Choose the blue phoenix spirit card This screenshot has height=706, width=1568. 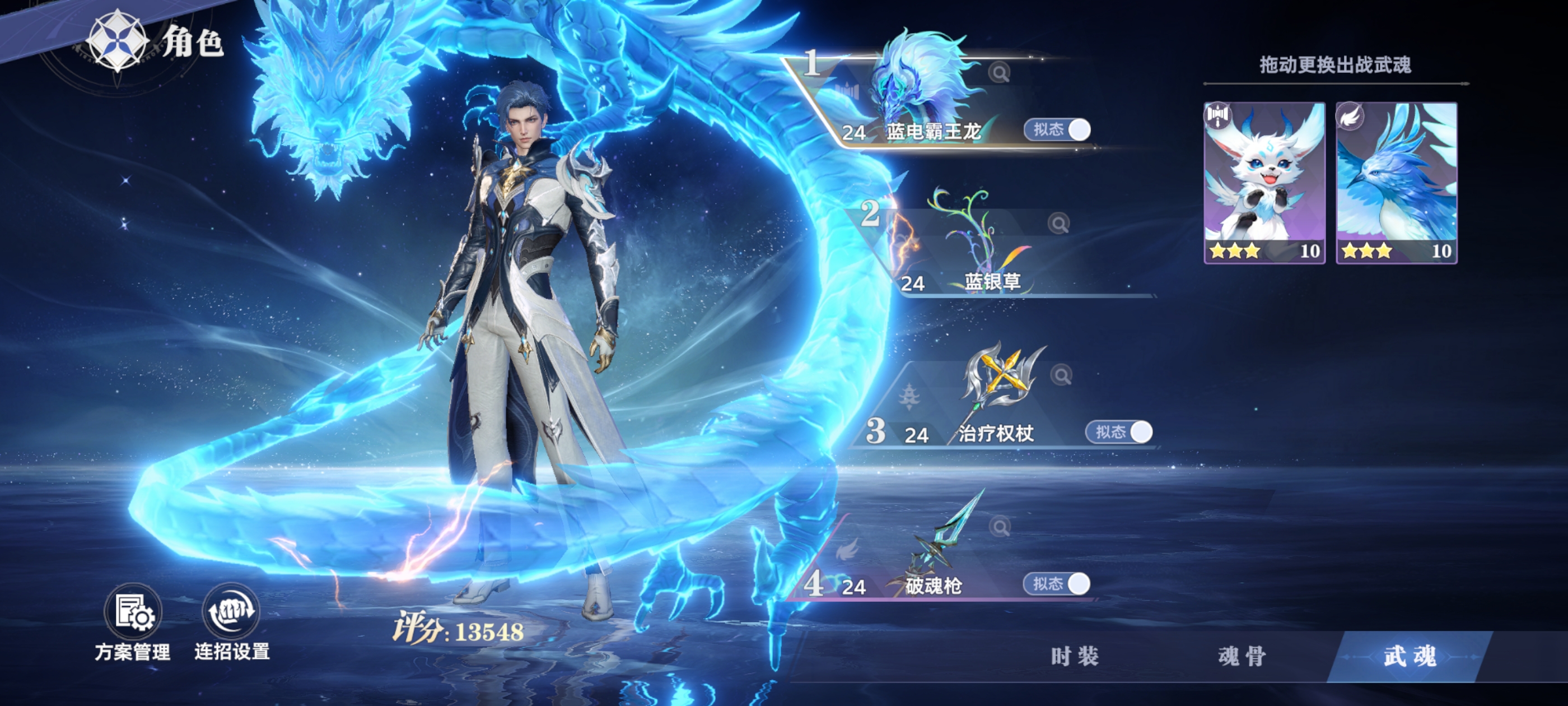[x=1396, y=182]
